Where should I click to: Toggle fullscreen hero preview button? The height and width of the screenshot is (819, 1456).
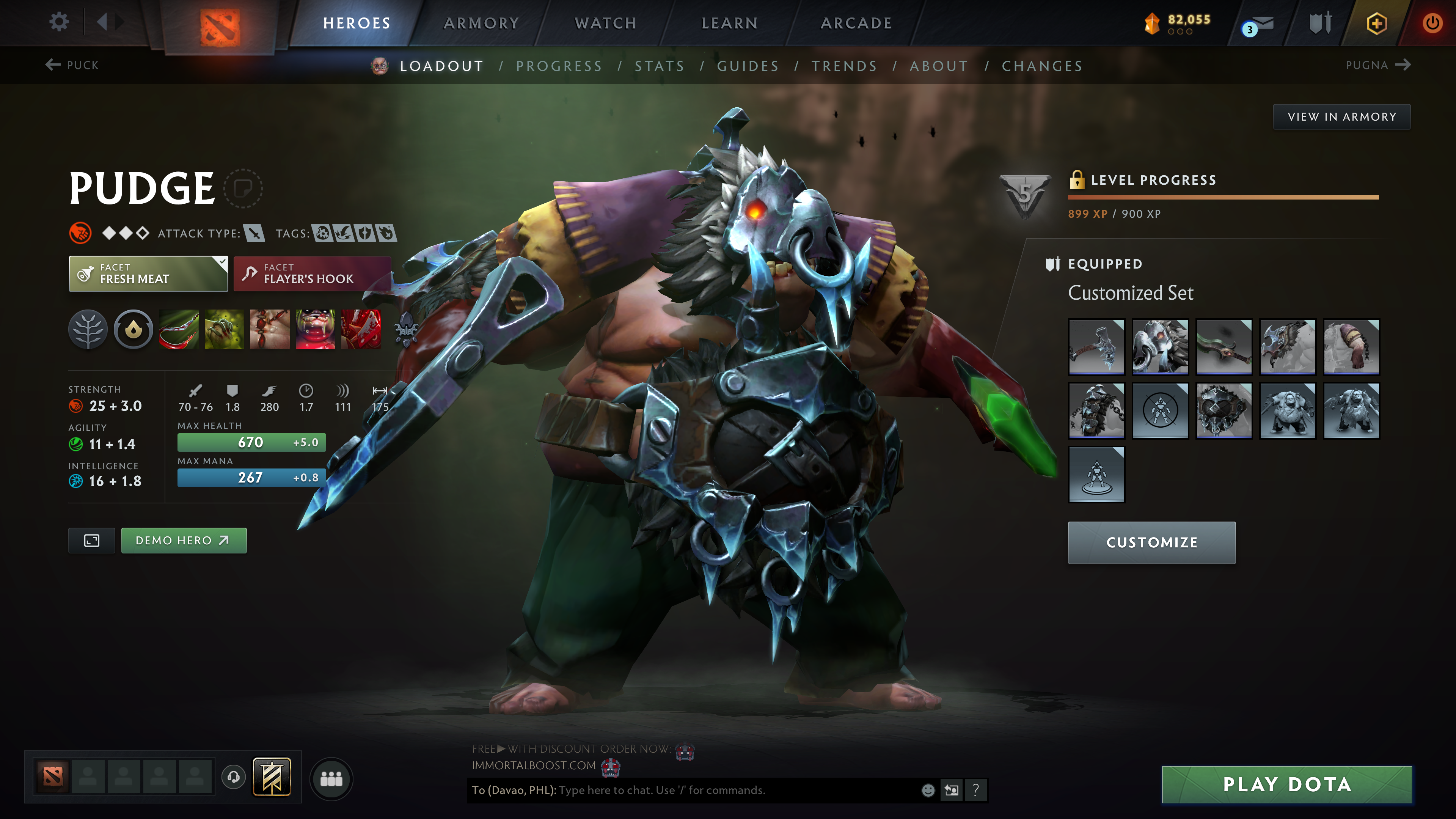tap(91, 540)
